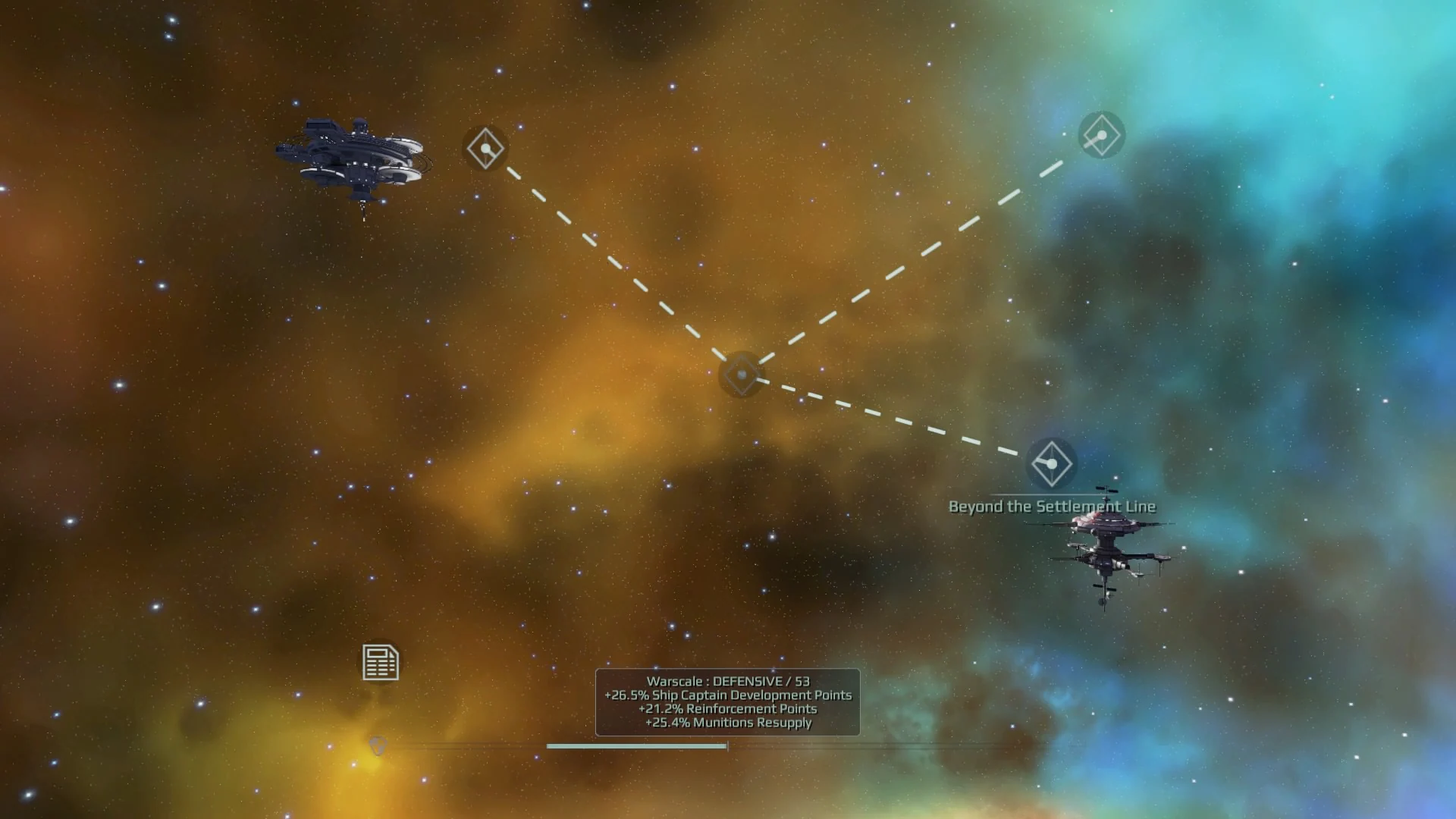Click the Beyond the Settlement Line text label

click(1053, 506)
